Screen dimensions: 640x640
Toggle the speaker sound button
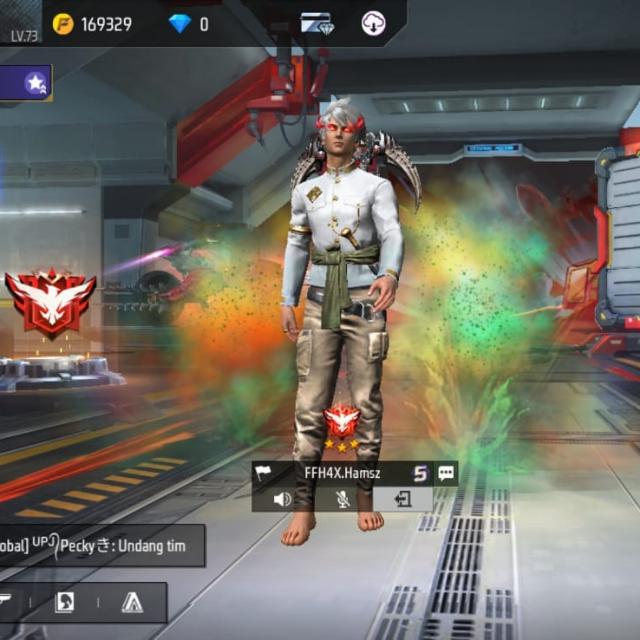[x=283, y=499]
